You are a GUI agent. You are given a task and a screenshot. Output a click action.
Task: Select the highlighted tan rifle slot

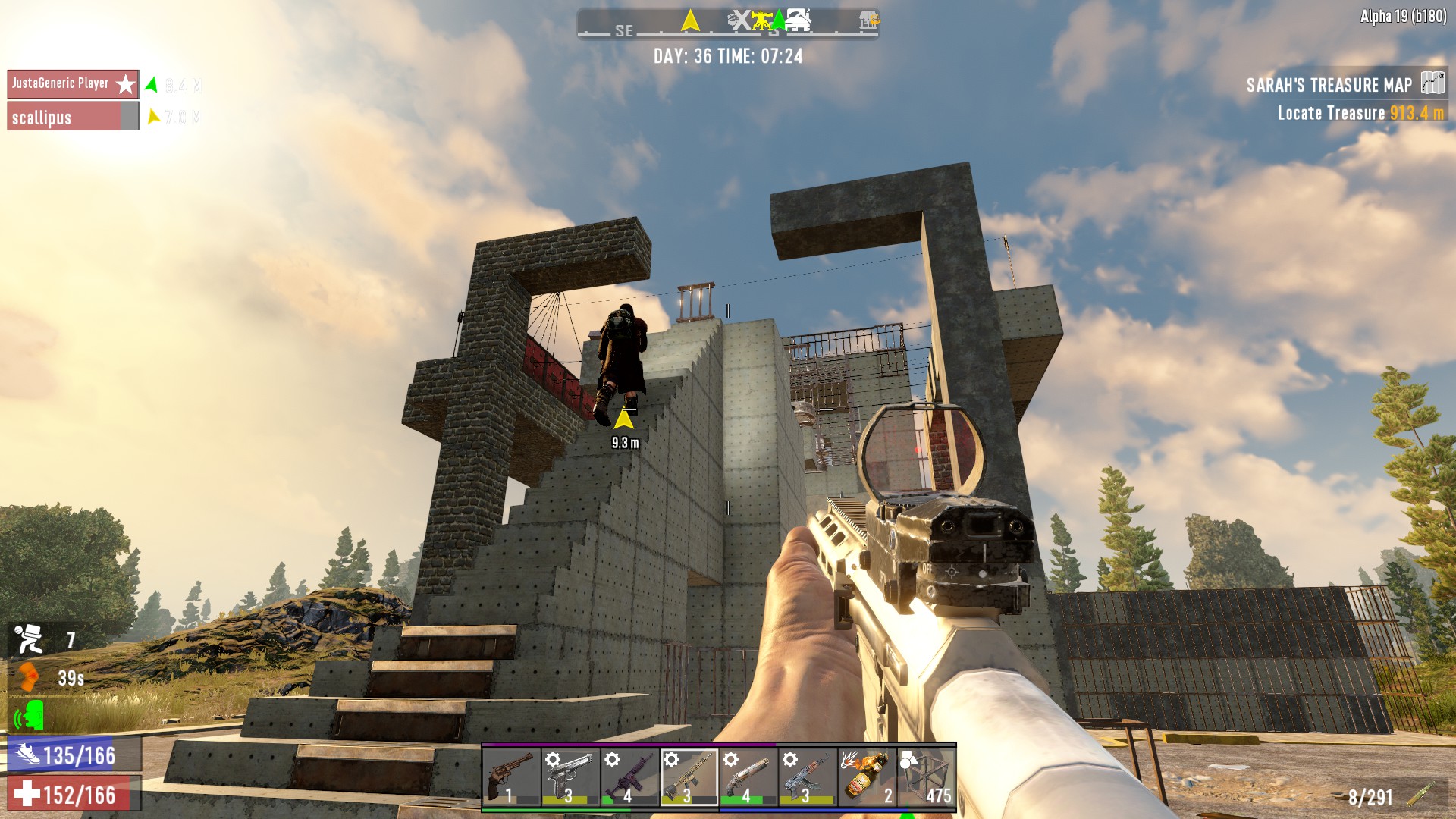689,777
